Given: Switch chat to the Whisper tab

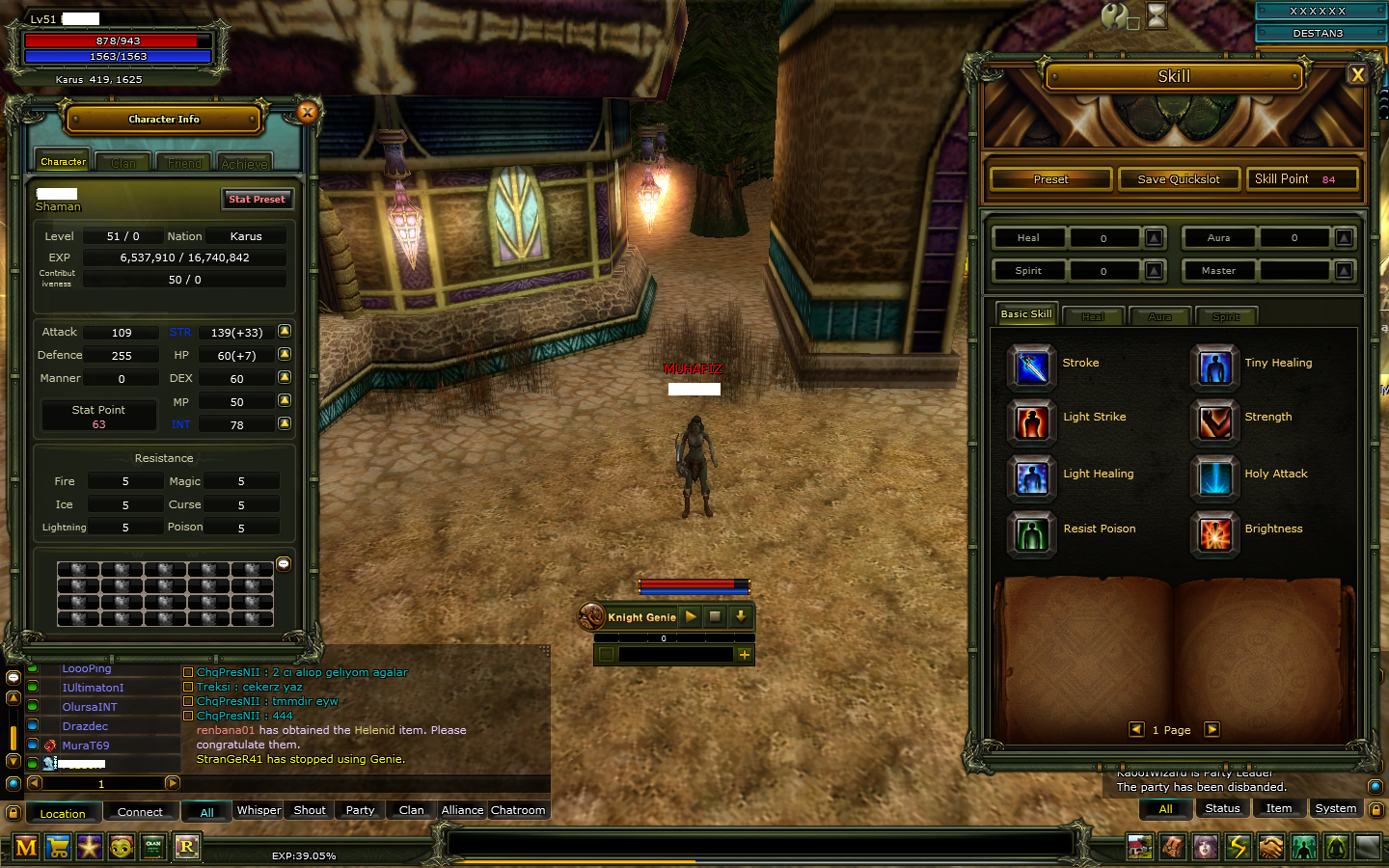Looking at the screenshot, I should [x=259, y=810].
